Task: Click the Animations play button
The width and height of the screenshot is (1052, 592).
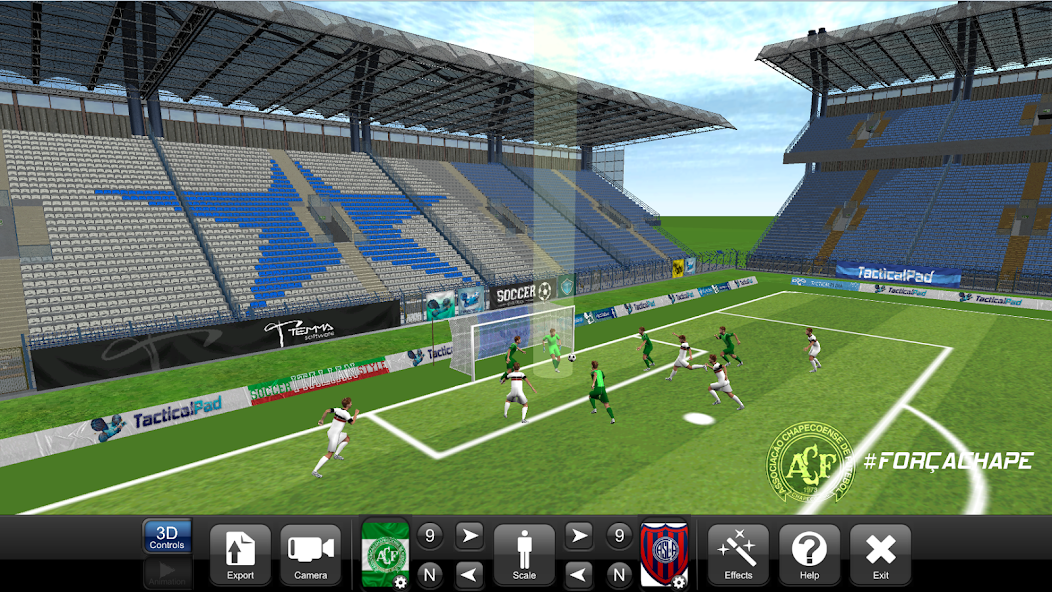Action: coord(167,573)
